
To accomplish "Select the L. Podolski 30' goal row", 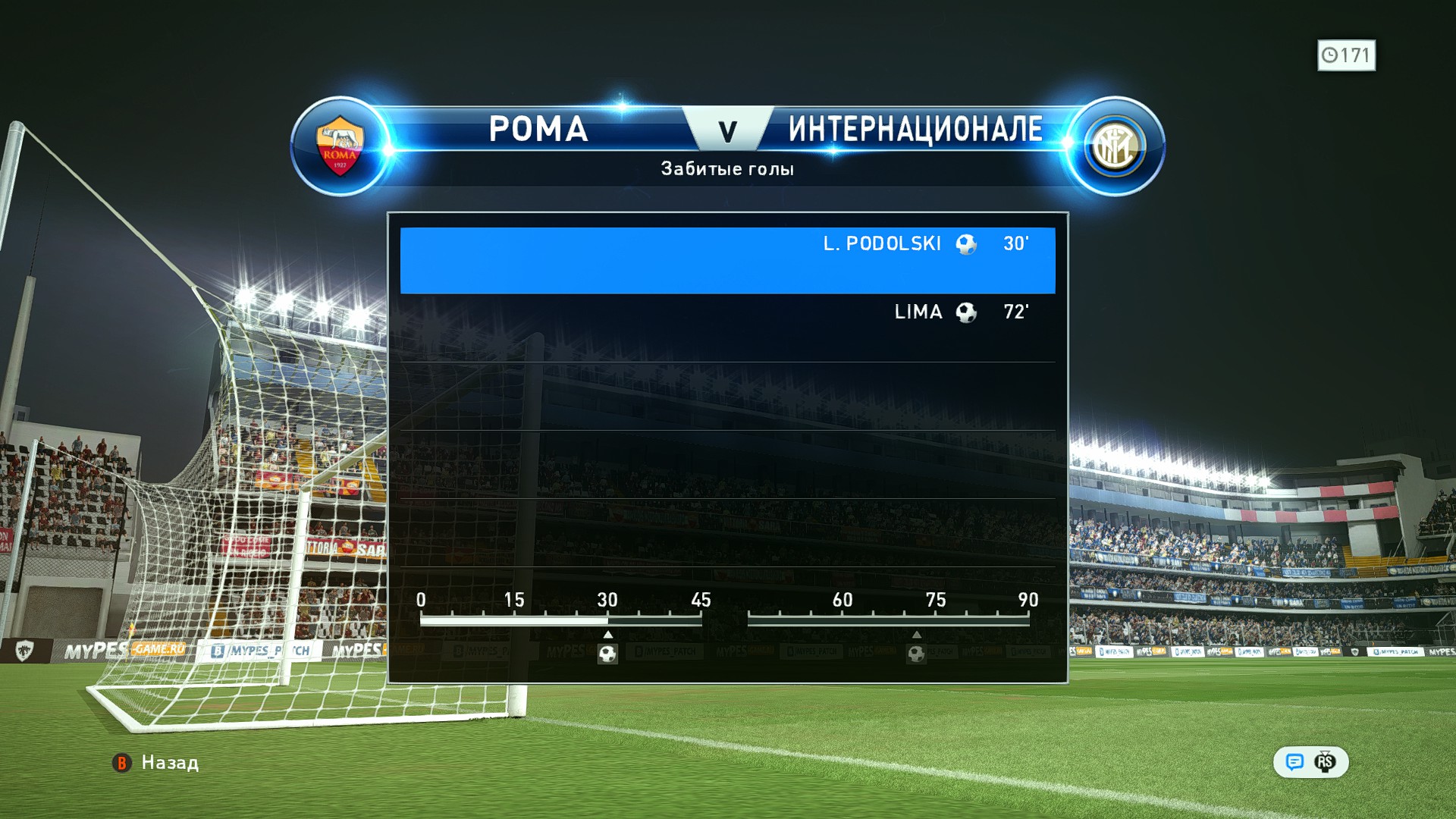I will point(727,260).
